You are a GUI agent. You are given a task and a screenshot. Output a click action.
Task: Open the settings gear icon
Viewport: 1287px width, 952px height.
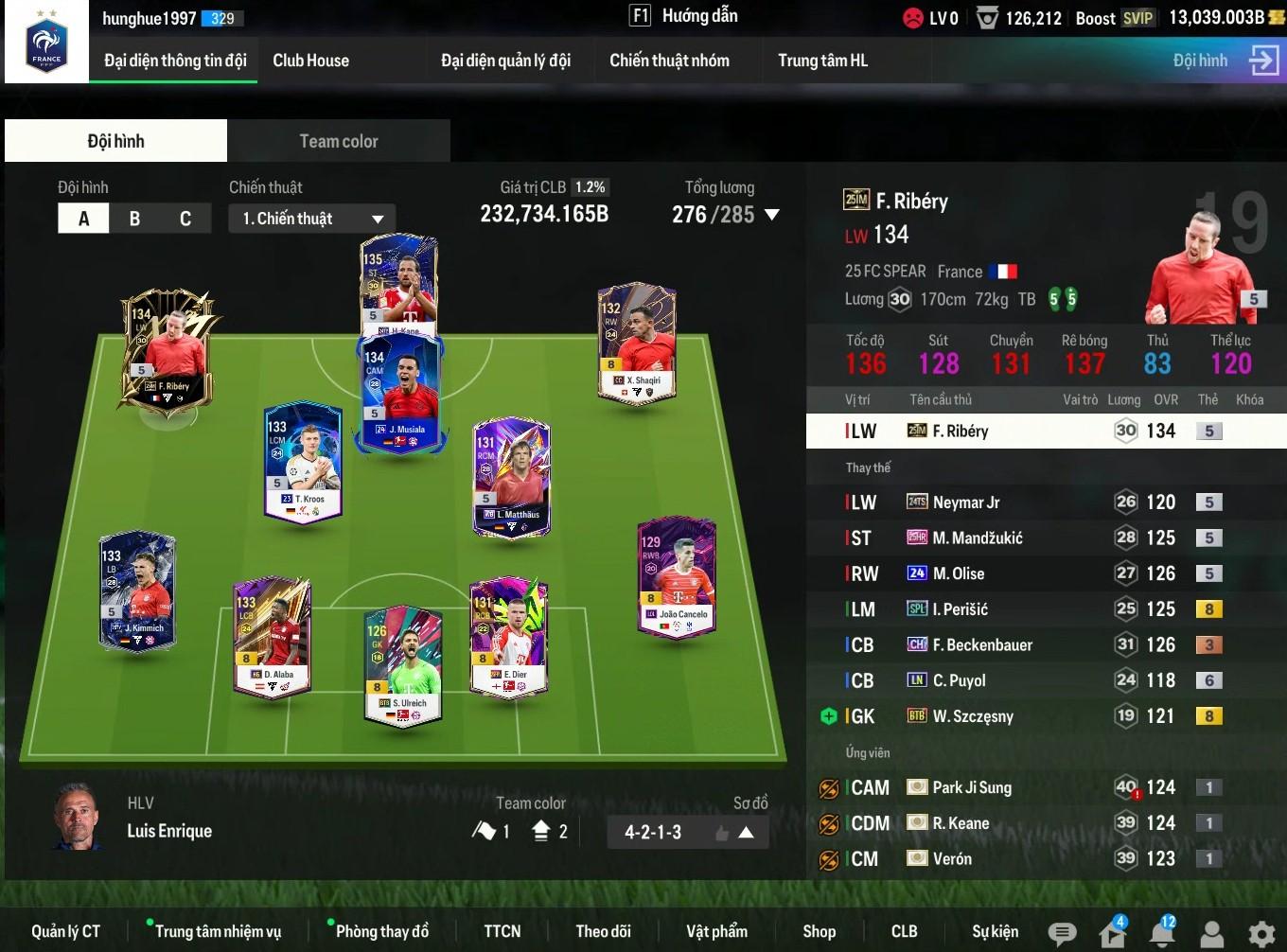(1261, 934)
